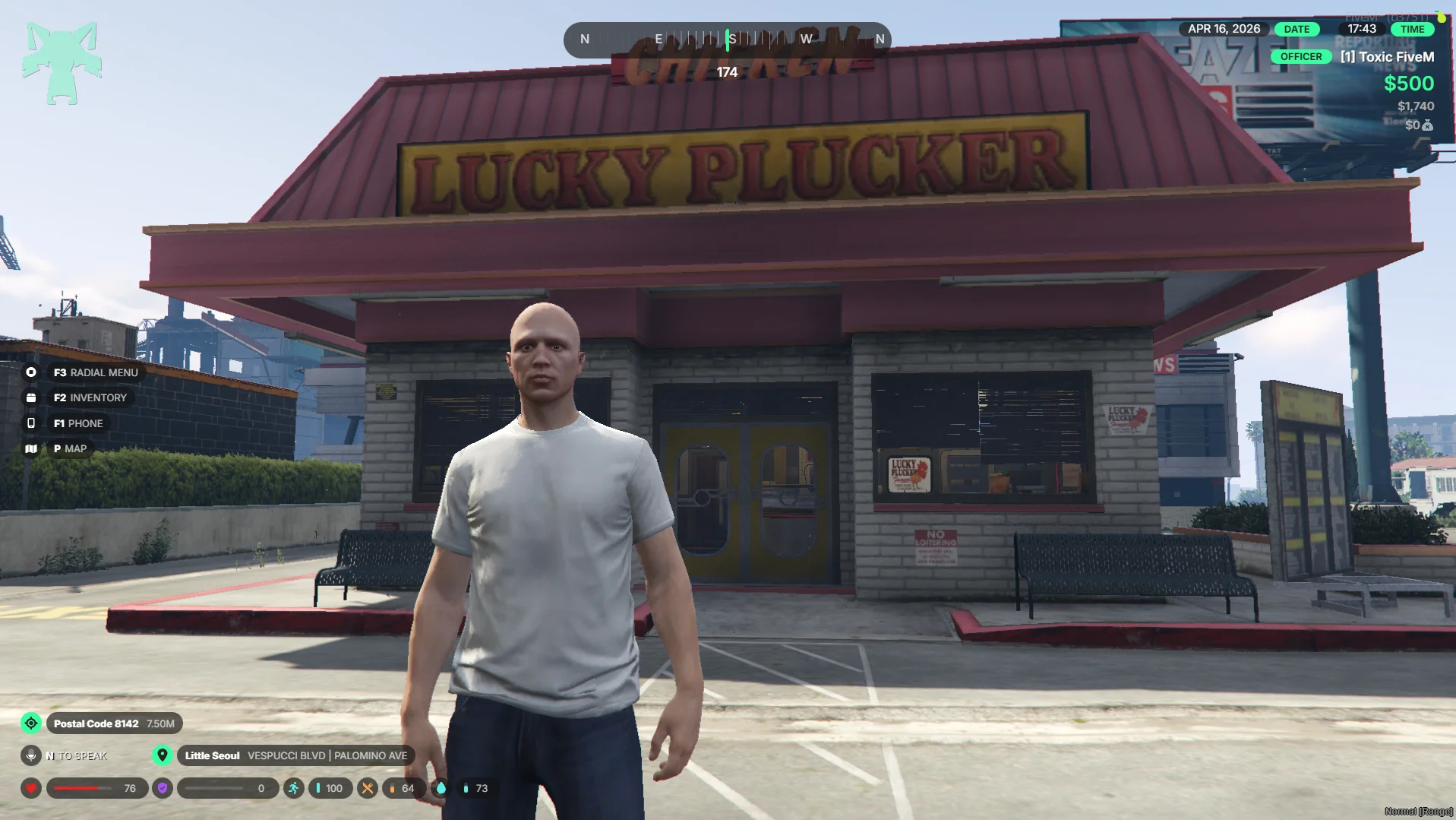Click the radial menu circle icon
The width and height of the screenshot is (1456, 820).
[31, 372]
